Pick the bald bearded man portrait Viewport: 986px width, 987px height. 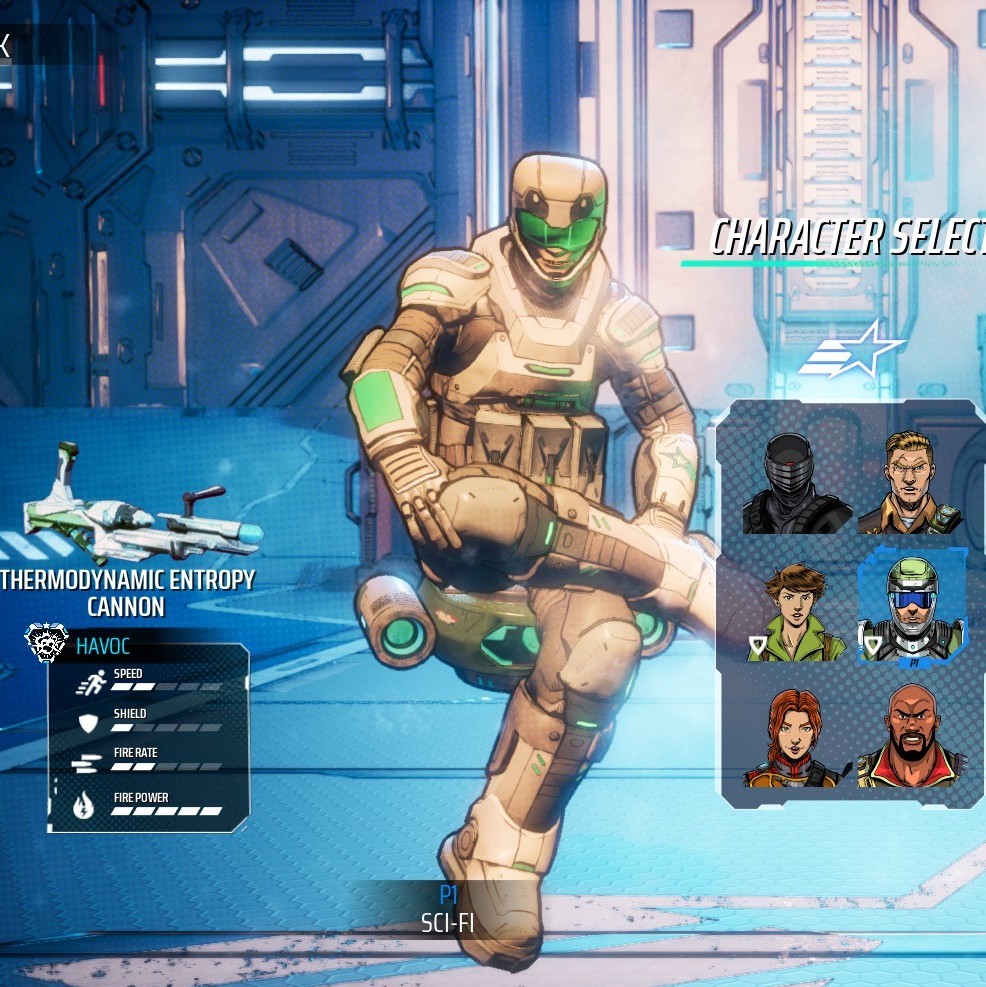coord(910,736)
